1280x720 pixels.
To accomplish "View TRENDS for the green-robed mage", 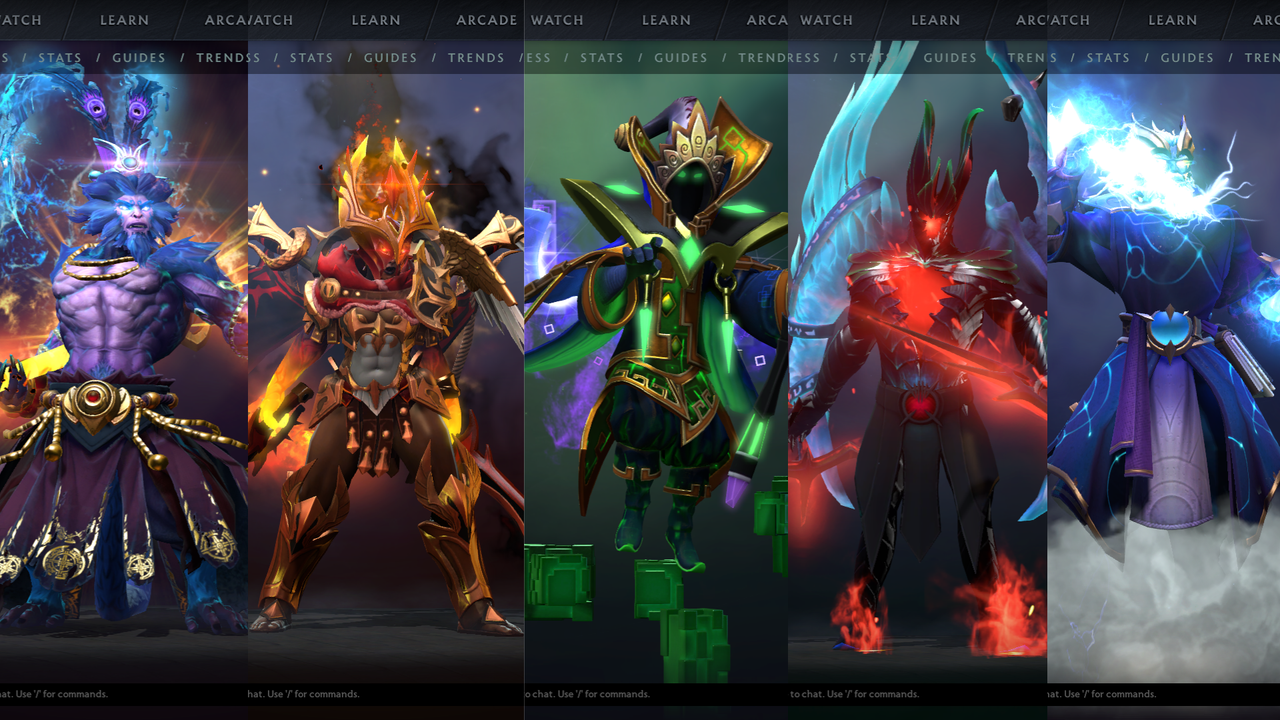I will (770, 58).
